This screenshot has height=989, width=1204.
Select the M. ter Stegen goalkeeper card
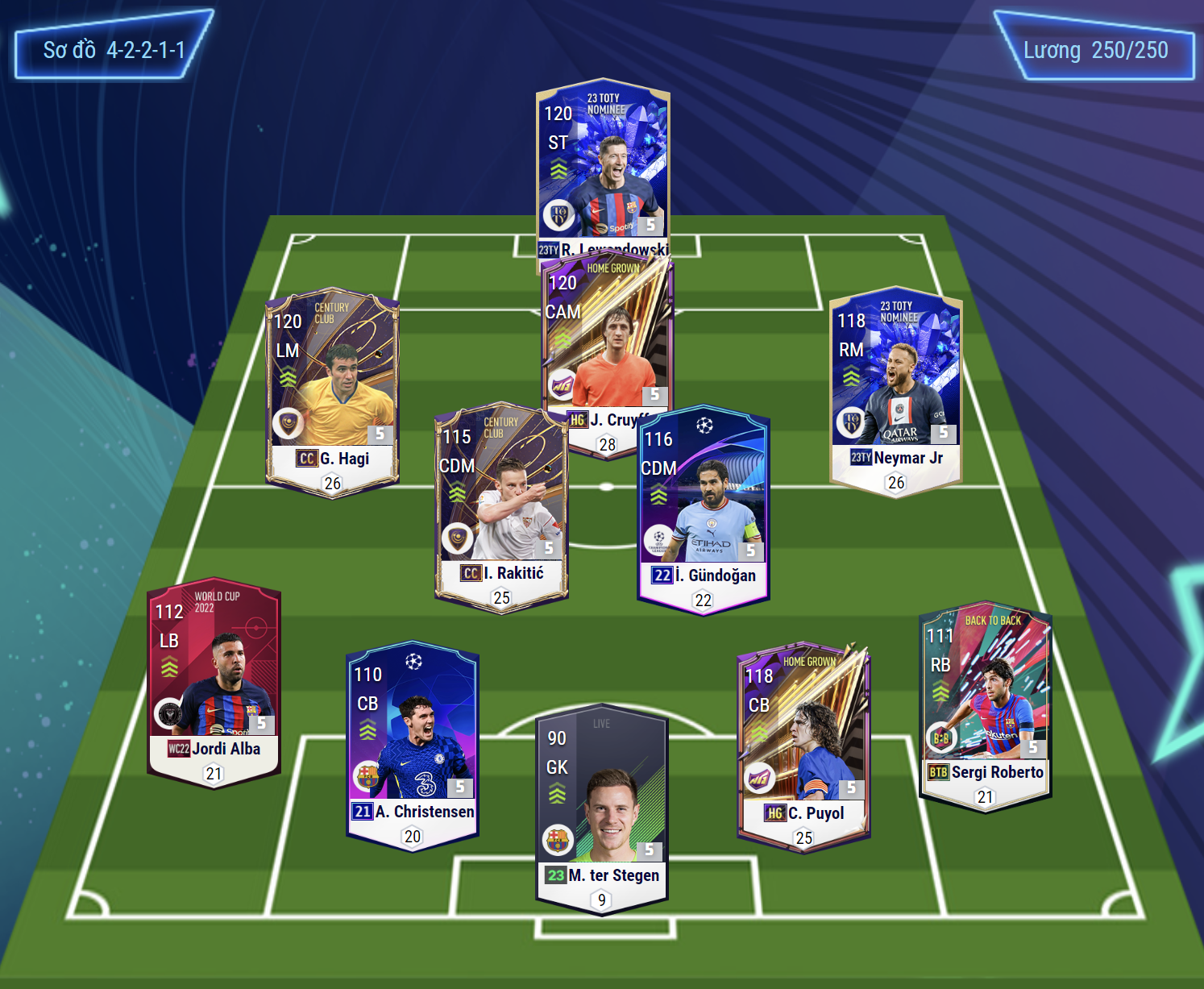pyautogui.click(x=602, y=806)
